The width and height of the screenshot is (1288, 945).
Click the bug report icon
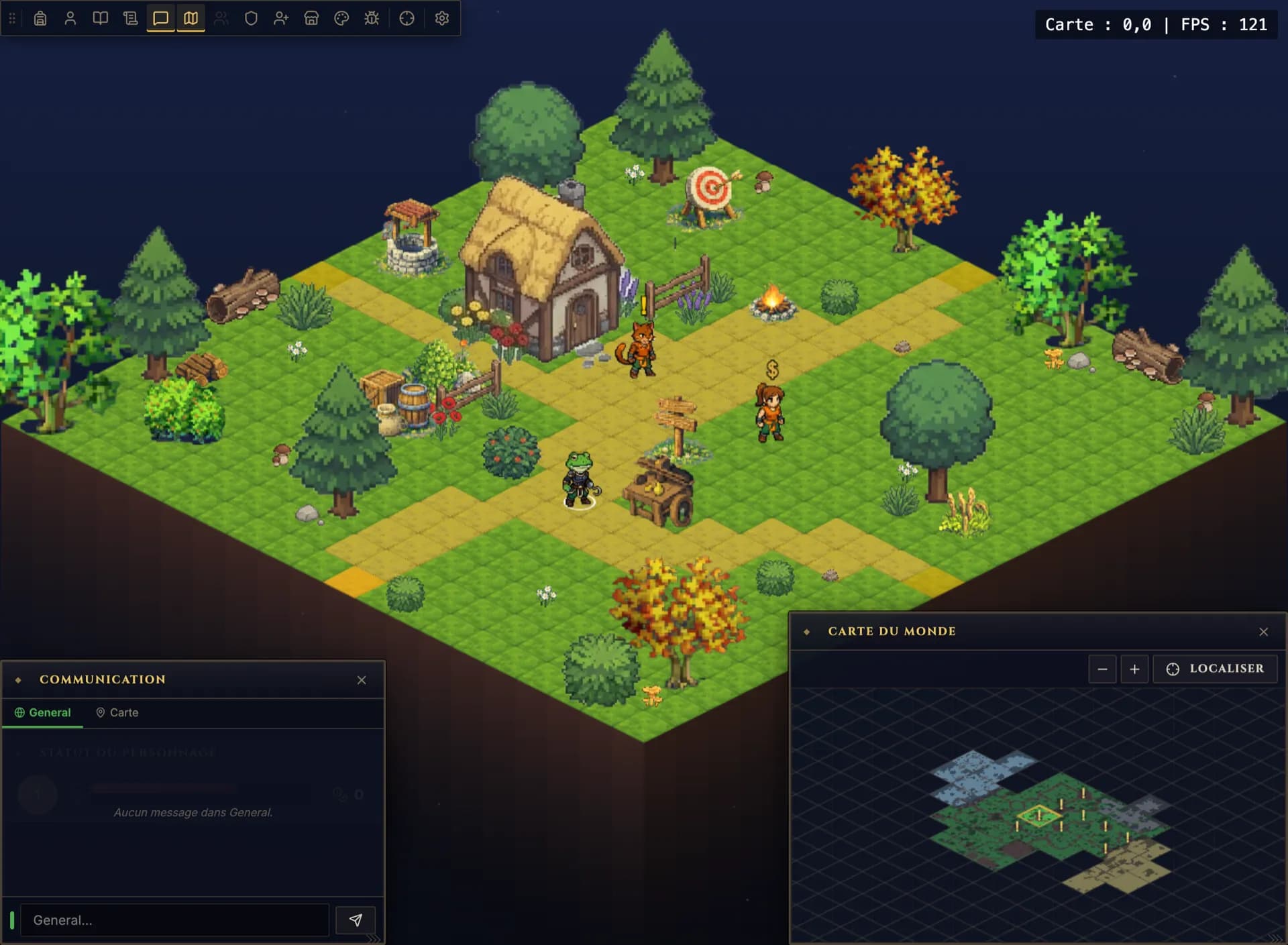[372, 18]
